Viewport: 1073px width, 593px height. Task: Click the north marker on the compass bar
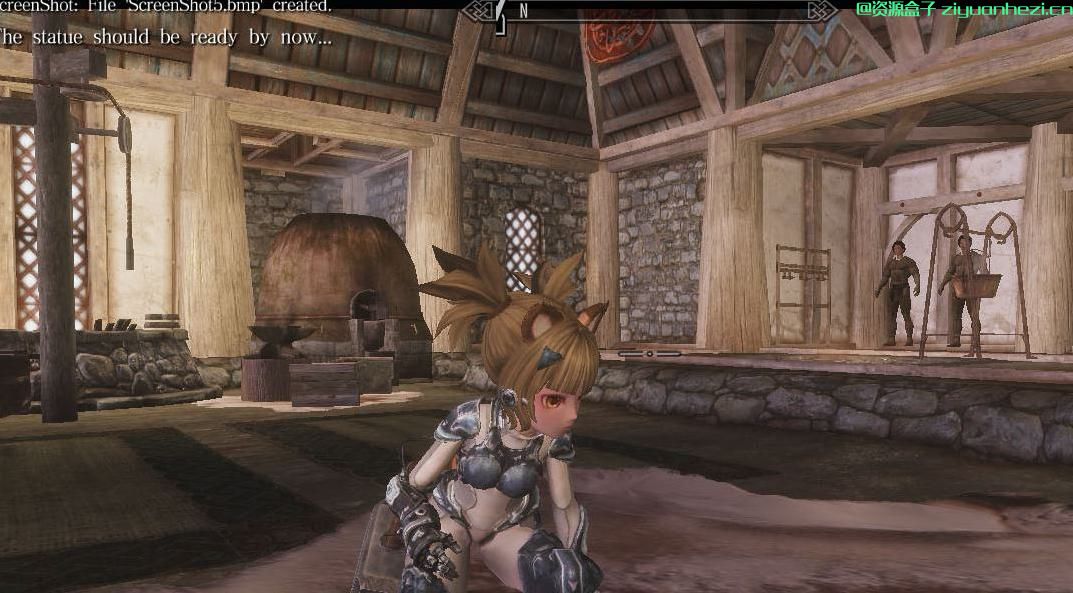[x=523, y=11]
